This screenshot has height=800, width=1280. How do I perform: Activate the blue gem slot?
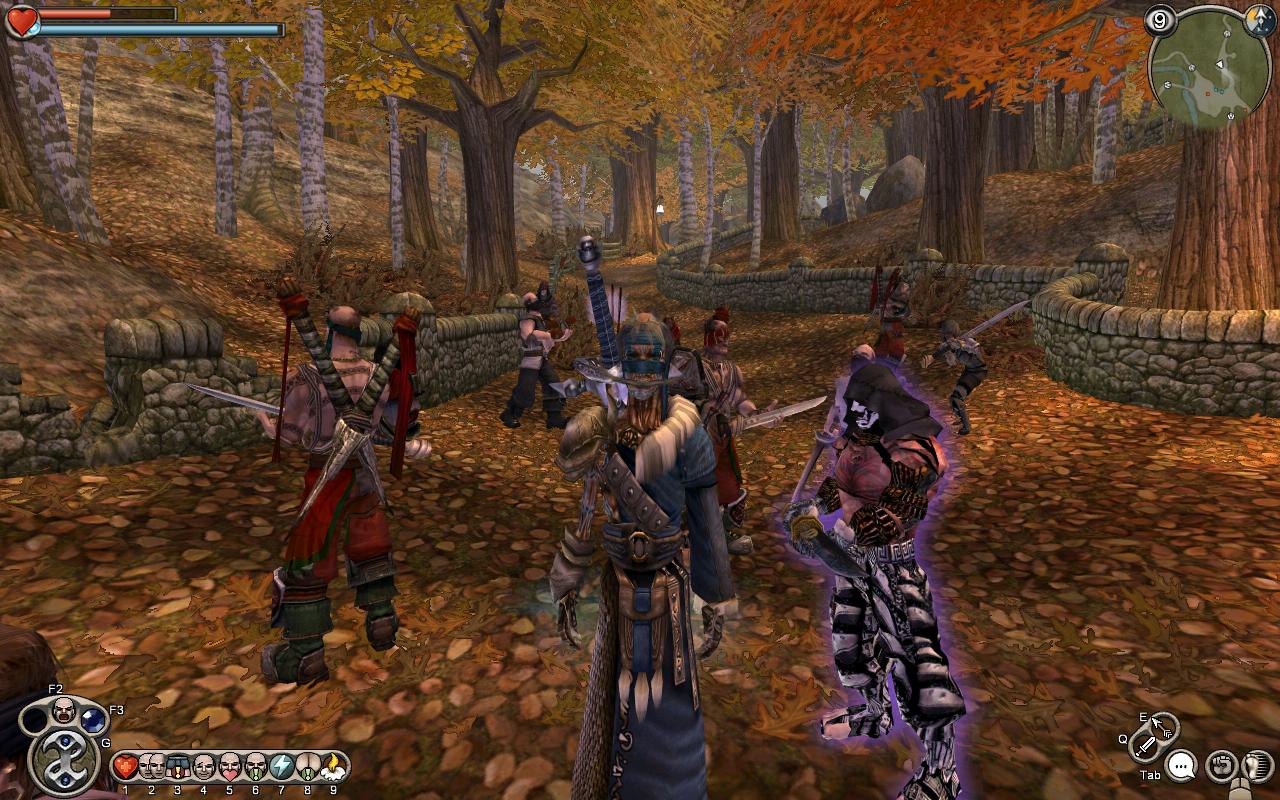(x=93, y=718)
